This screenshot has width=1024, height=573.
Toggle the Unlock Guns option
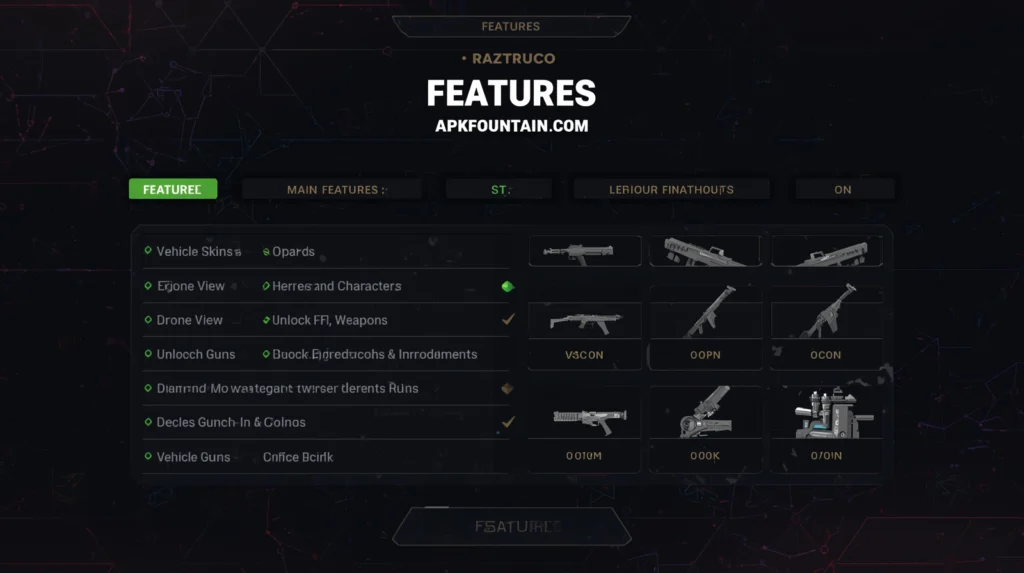pos(193,354)
